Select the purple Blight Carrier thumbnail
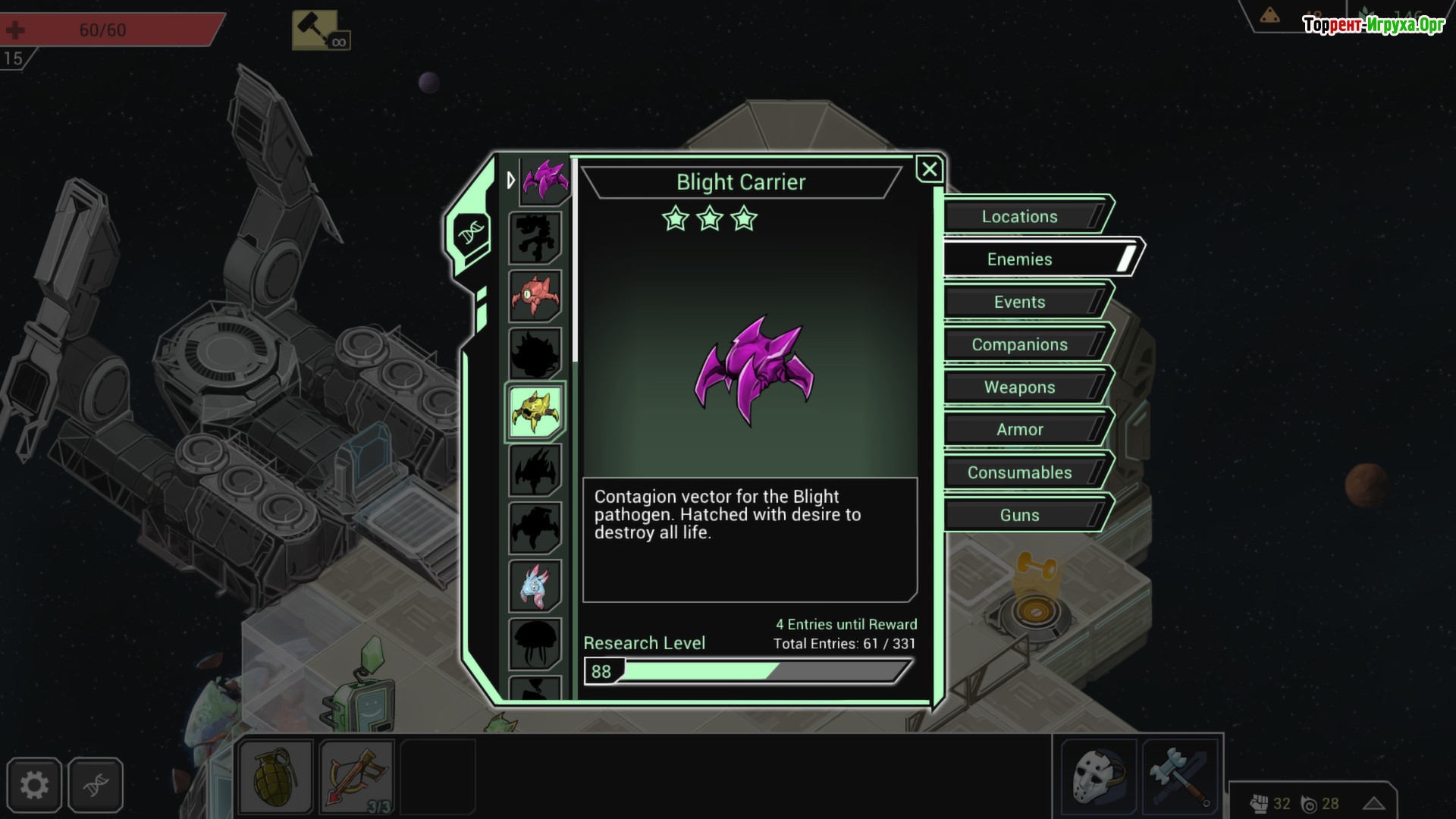The image size is (1456, 819). pyautogui.click(x=544, y=180)
